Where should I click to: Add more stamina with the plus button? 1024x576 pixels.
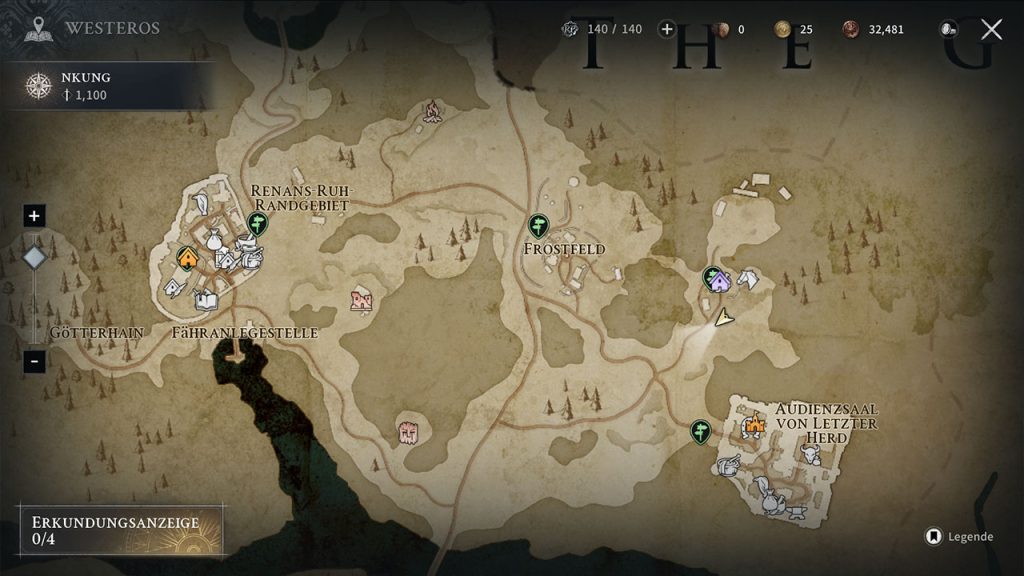pos(667,29)
